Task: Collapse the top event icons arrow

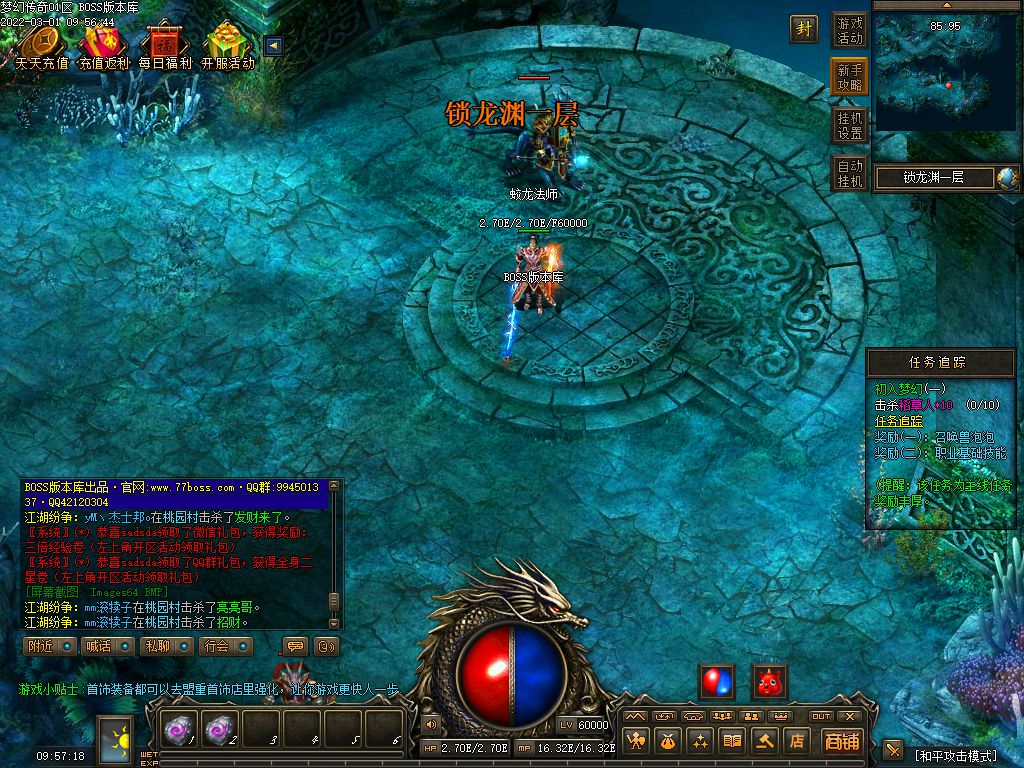Action: (272, 45)
